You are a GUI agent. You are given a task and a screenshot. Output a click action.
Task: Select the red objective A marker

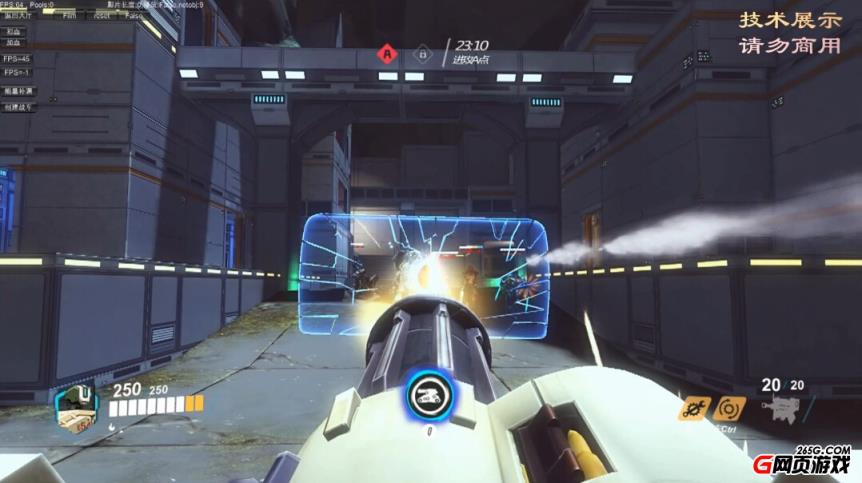coord(387,52)
